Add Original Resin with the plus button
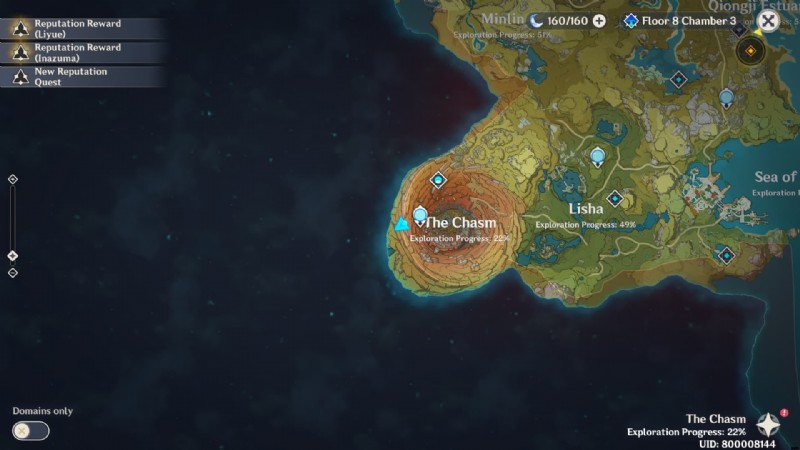This screenshot has height=450, width=800. [599, 20]
